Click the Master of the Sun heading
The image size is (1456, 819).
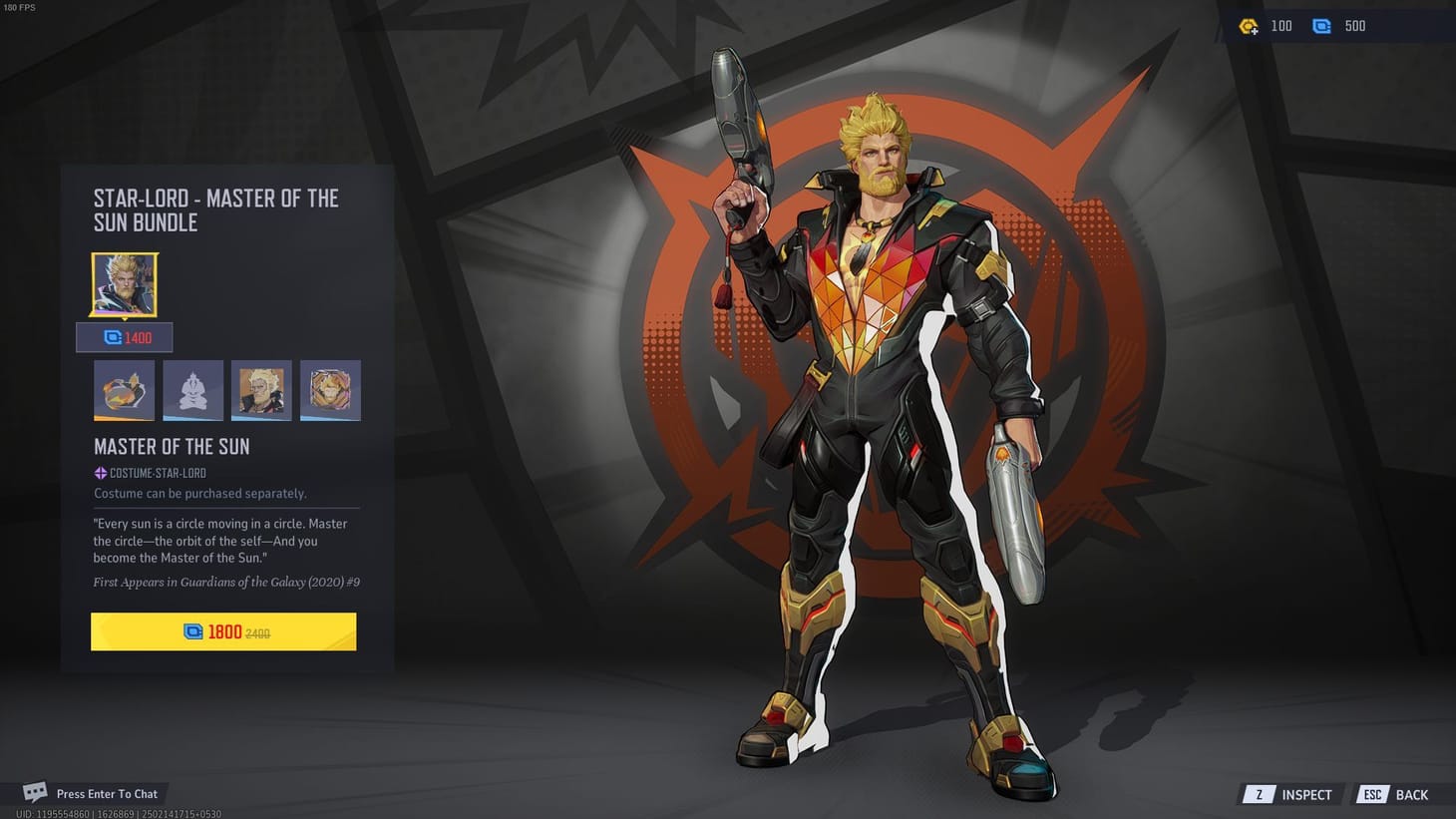[x=171, y=446]
